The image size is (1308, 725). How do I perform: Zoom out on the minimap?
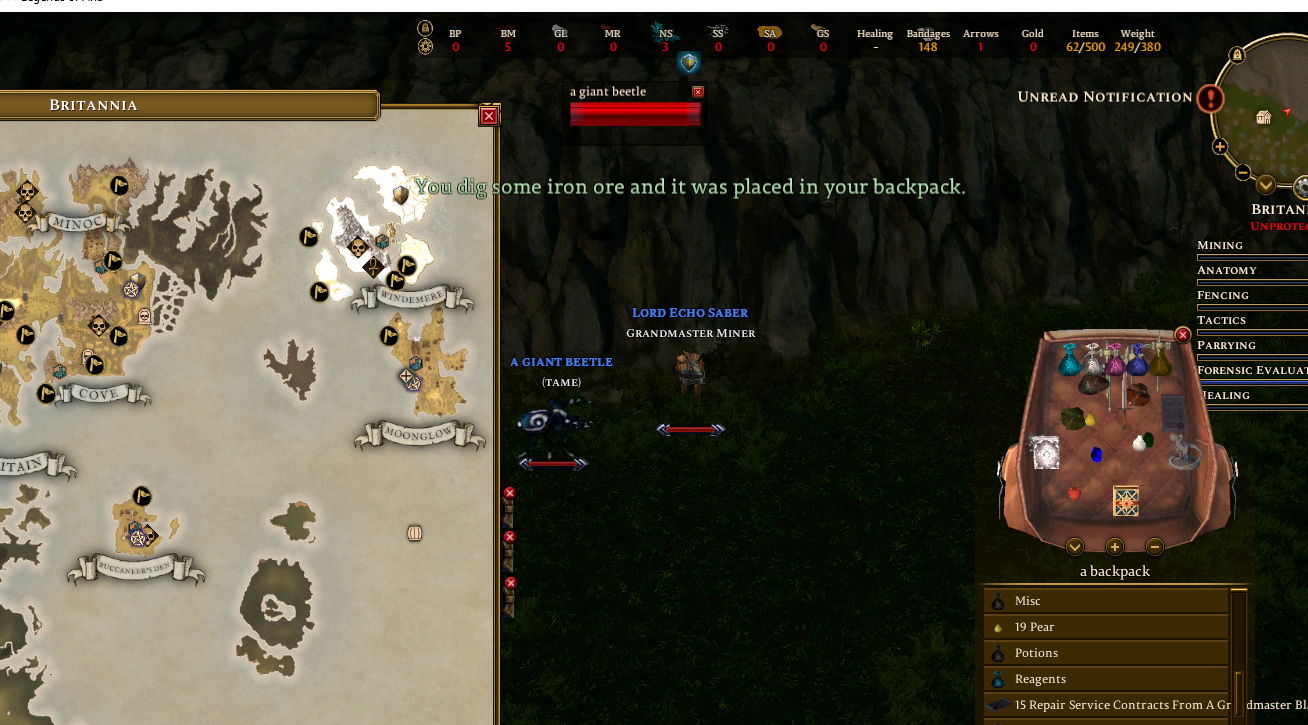point(1242,172)
